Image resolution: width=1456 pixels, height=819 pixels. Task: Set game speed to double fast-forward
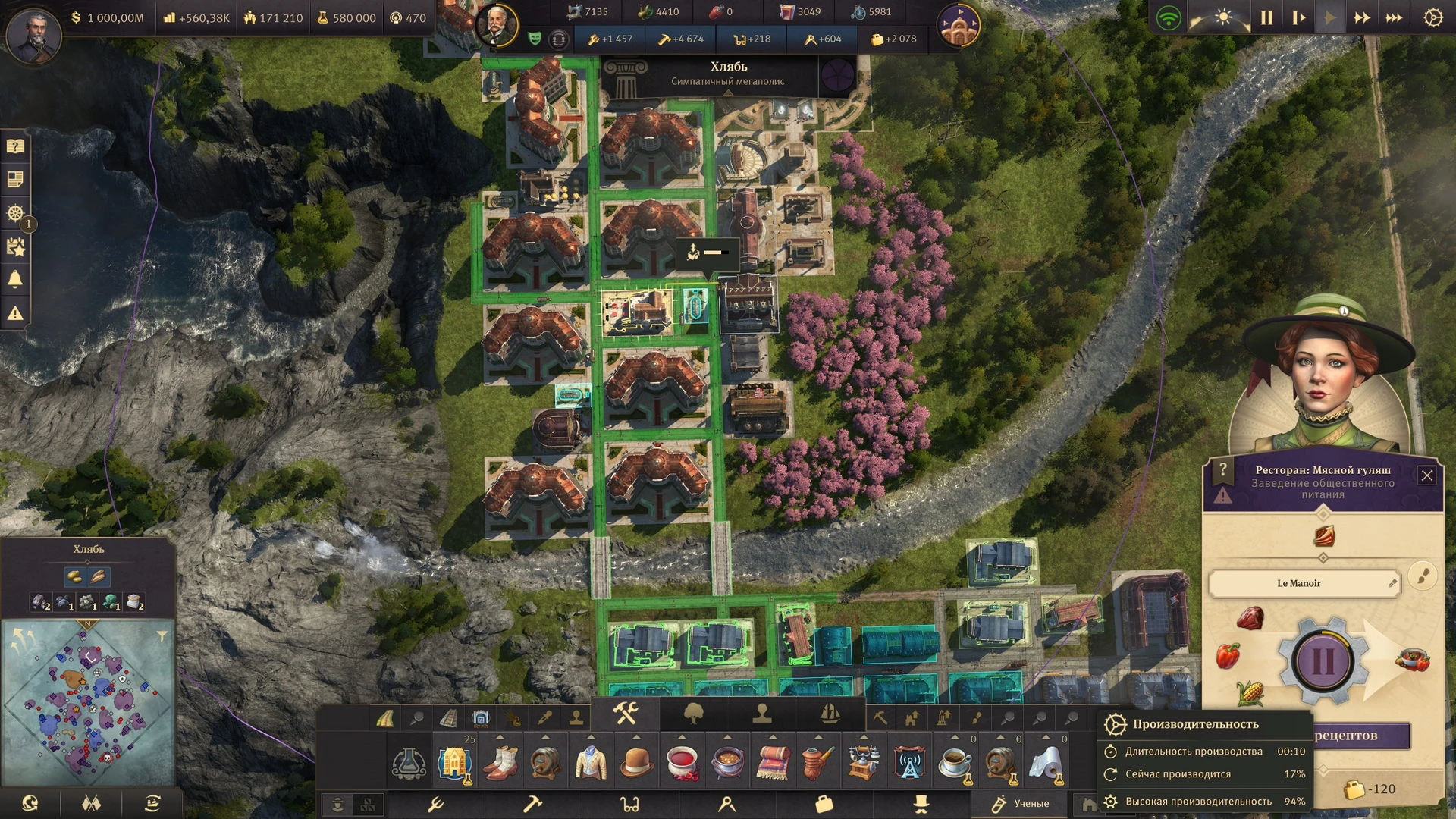[1362, 17]
